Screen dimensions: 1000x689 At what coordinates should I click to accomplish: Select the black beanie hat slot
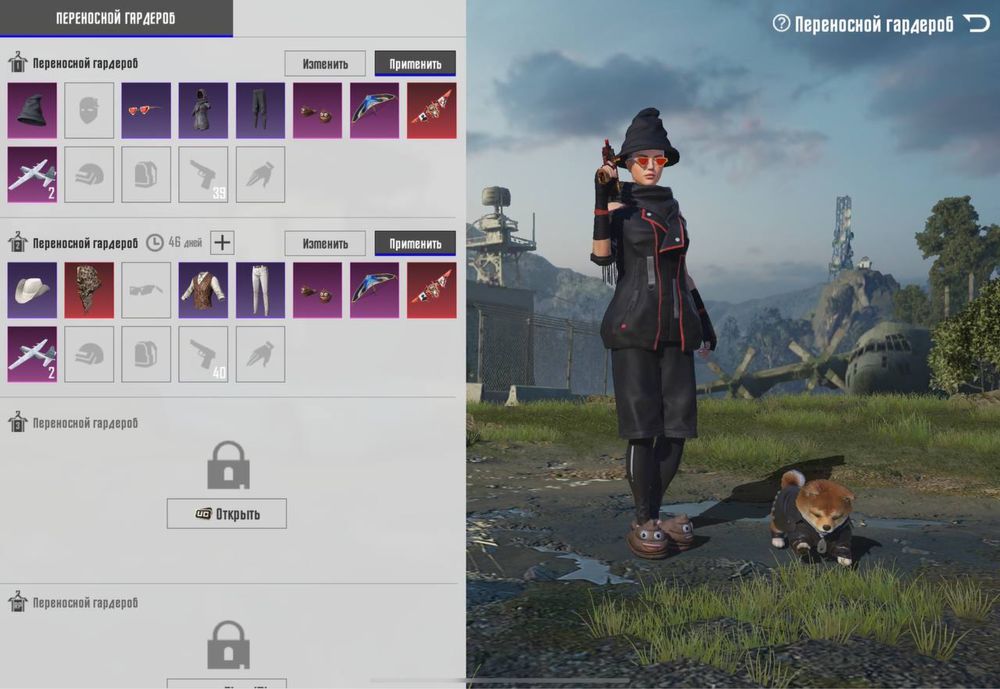pos(32,110)
